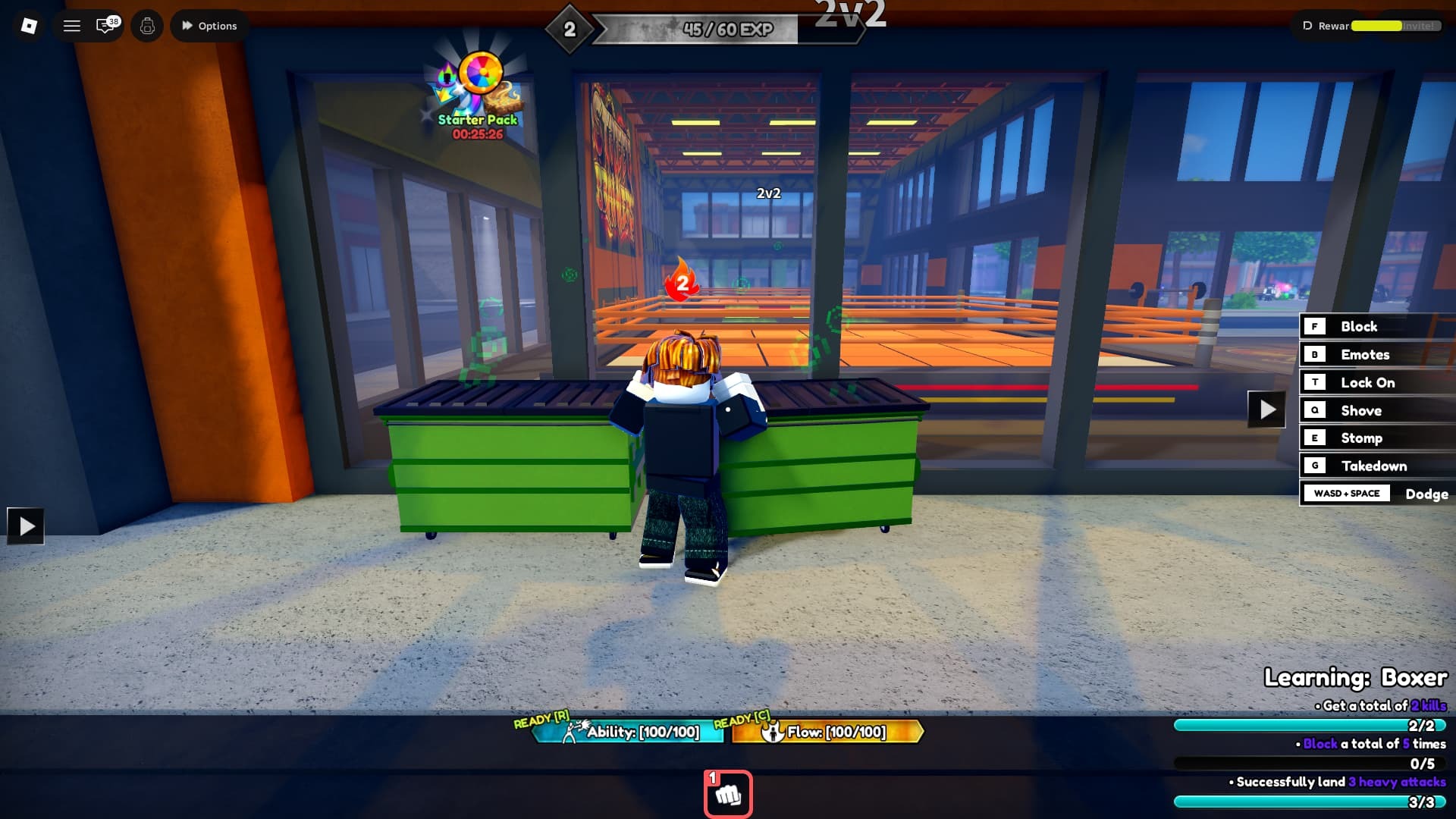Open the backpack inventory icon
The width and height of the screenshot is (1456, 819).
[x=147, y=25]
